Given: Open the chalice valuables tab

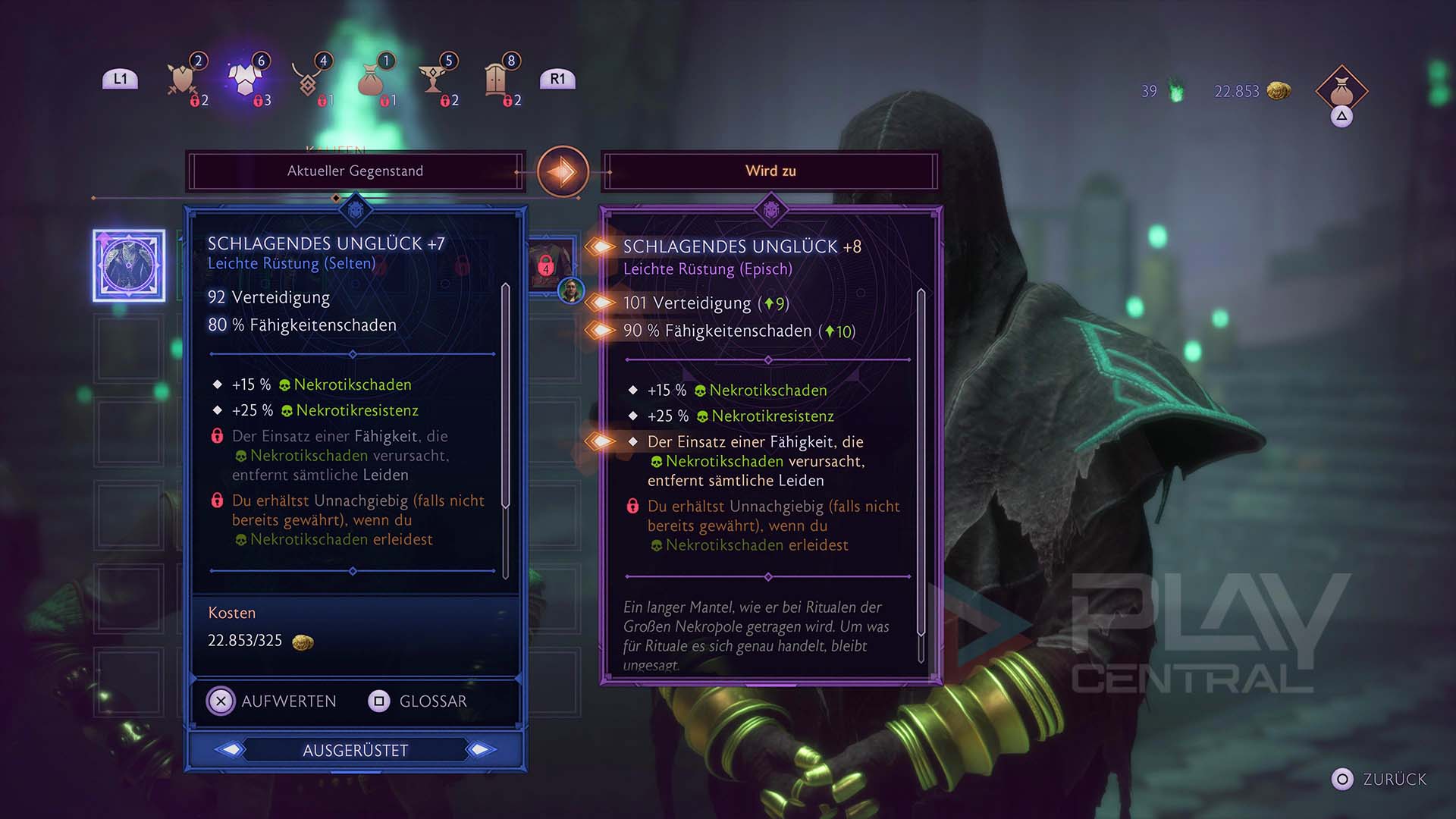Looking at the screenshot, I should pos(433,80).
